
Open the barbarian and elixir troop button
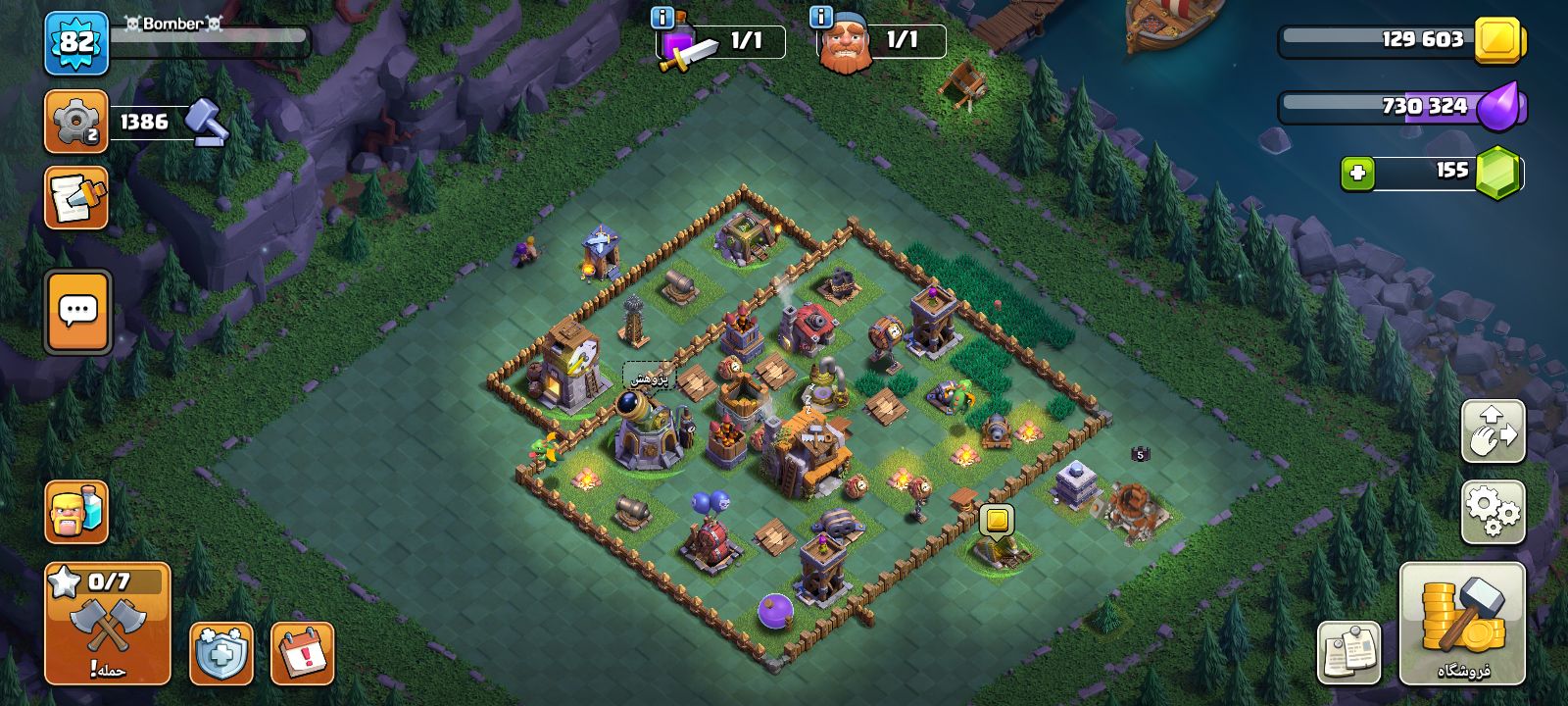(75, 512)
